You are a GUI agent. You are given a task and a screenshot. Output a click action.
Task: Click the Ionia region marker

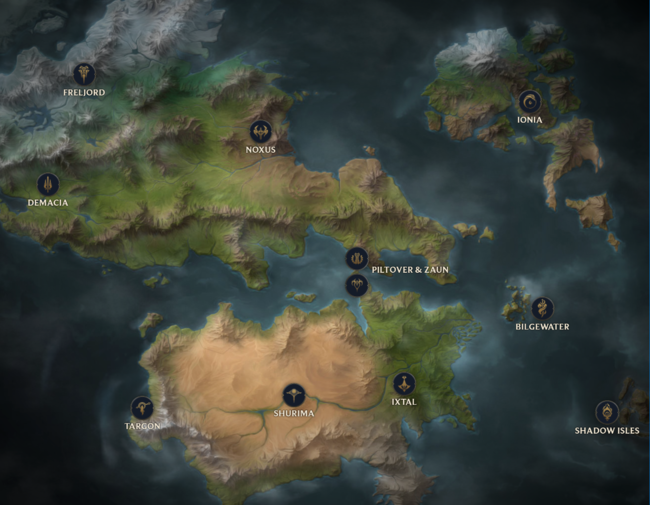[529, 101]
